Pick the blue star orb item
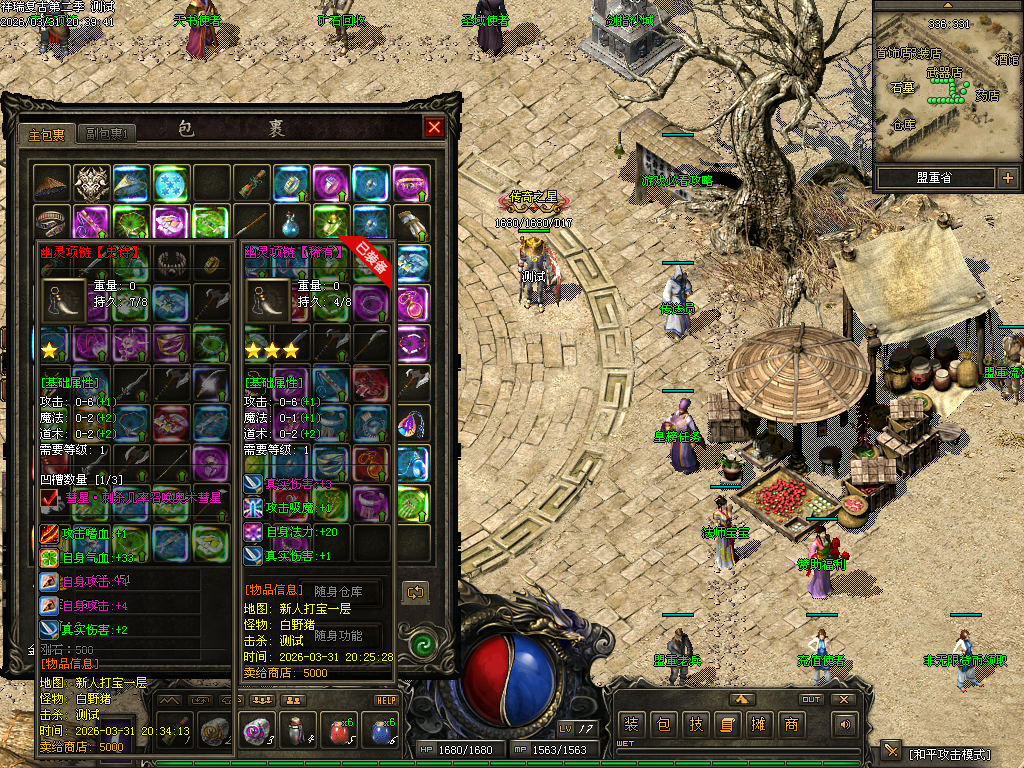Viewport: 1024px width, 768px height. pyautogui.click(x=170, y=183)
